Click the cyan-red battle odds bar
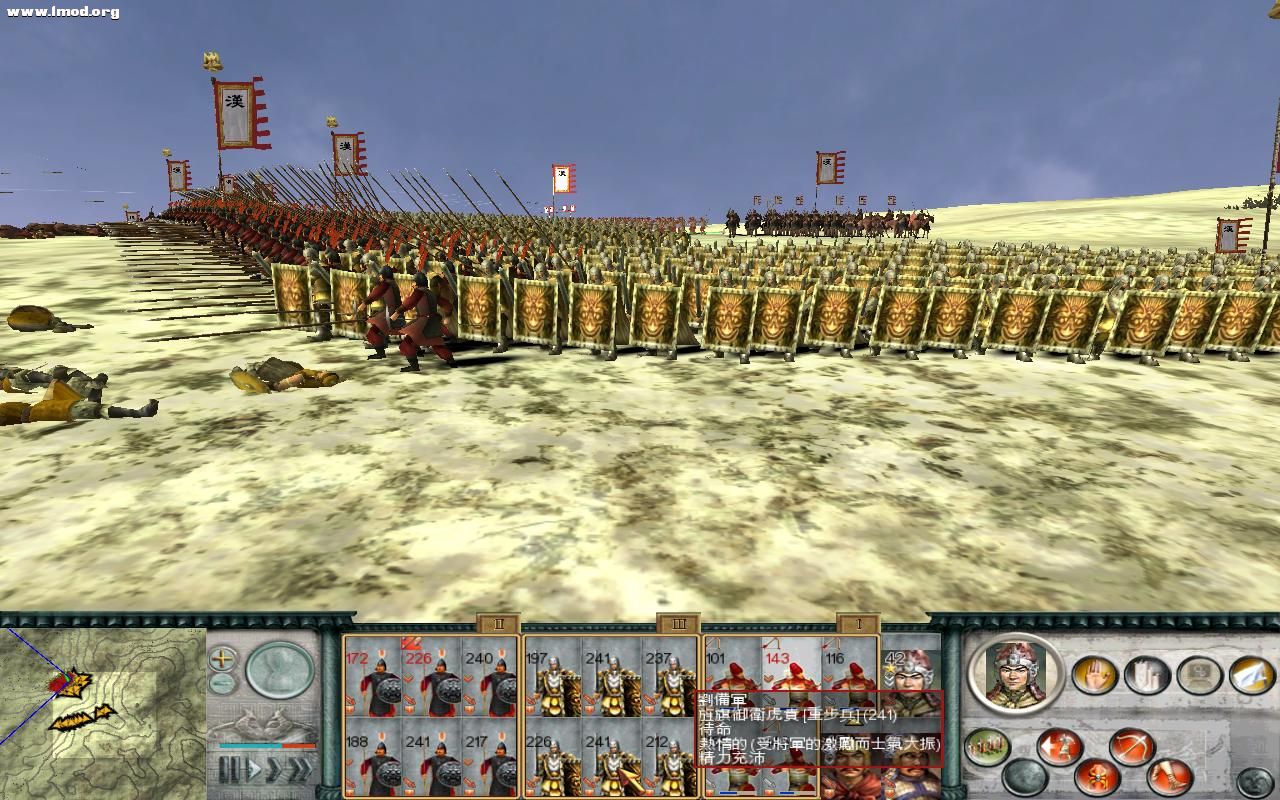Screen dimensions: 1280x800 point(267,746)
